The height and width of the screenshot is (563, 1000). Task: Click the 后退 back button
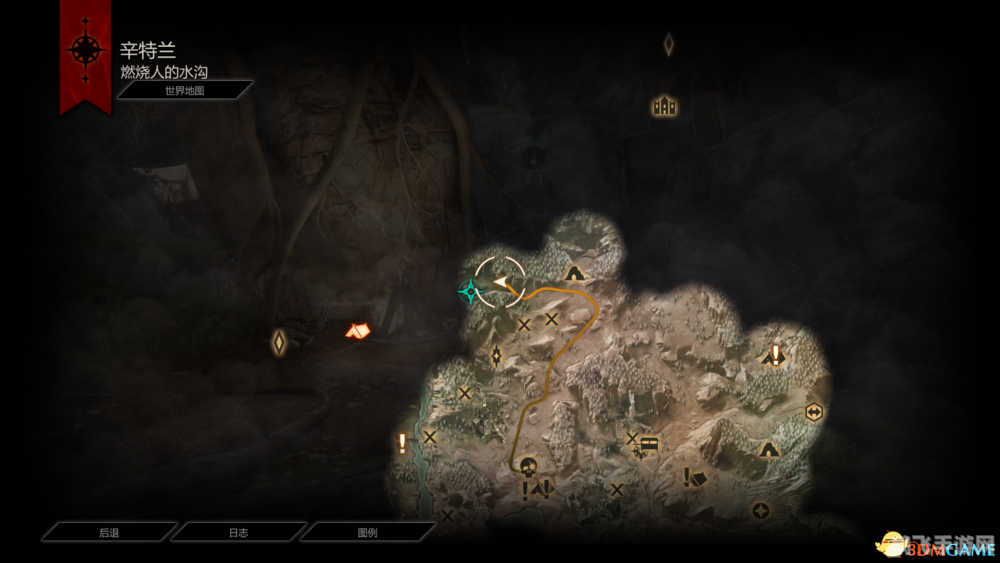pyautogui.click(x=109, y=533)
